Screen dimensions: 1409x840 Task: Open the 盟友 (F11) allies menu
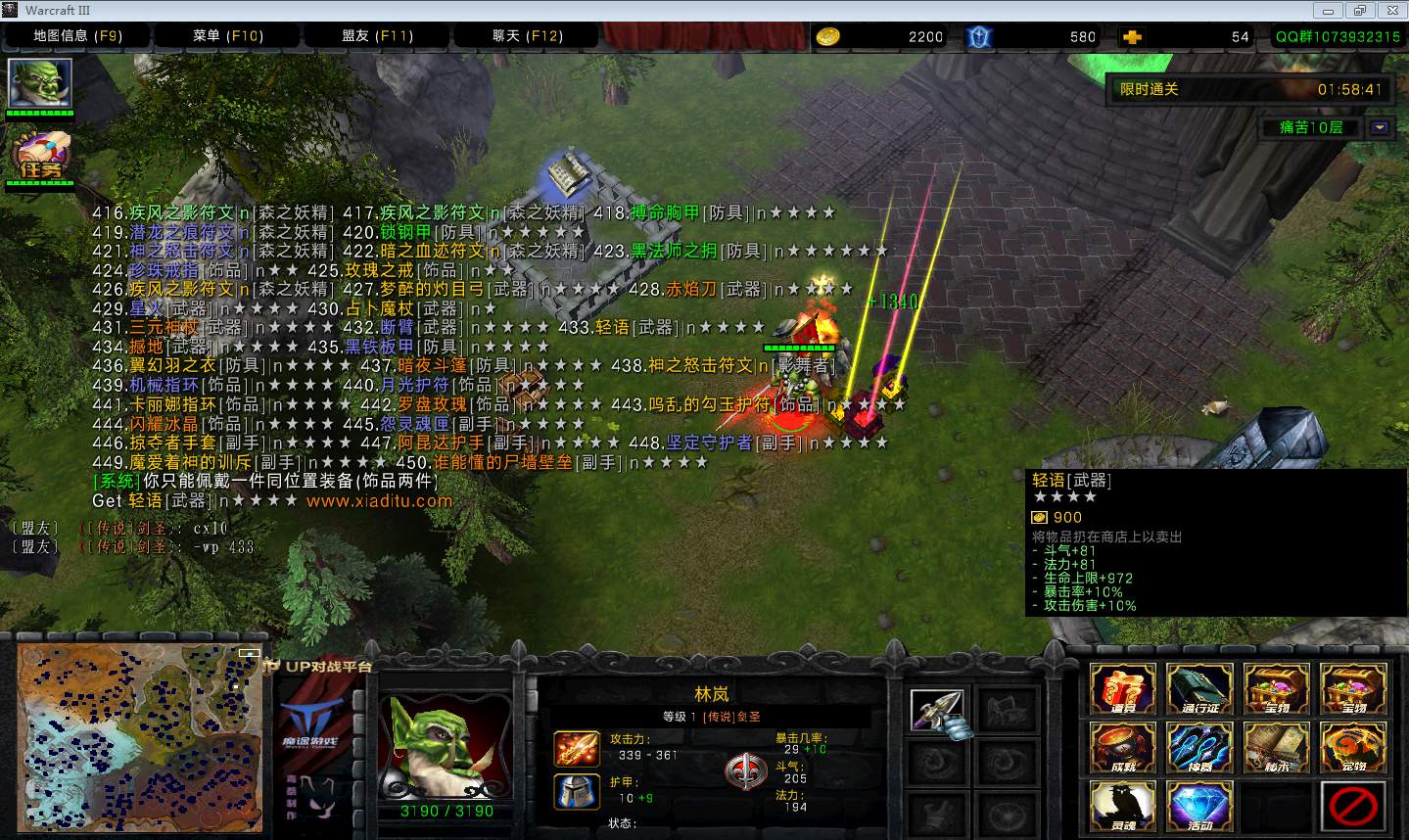(378, 36)
